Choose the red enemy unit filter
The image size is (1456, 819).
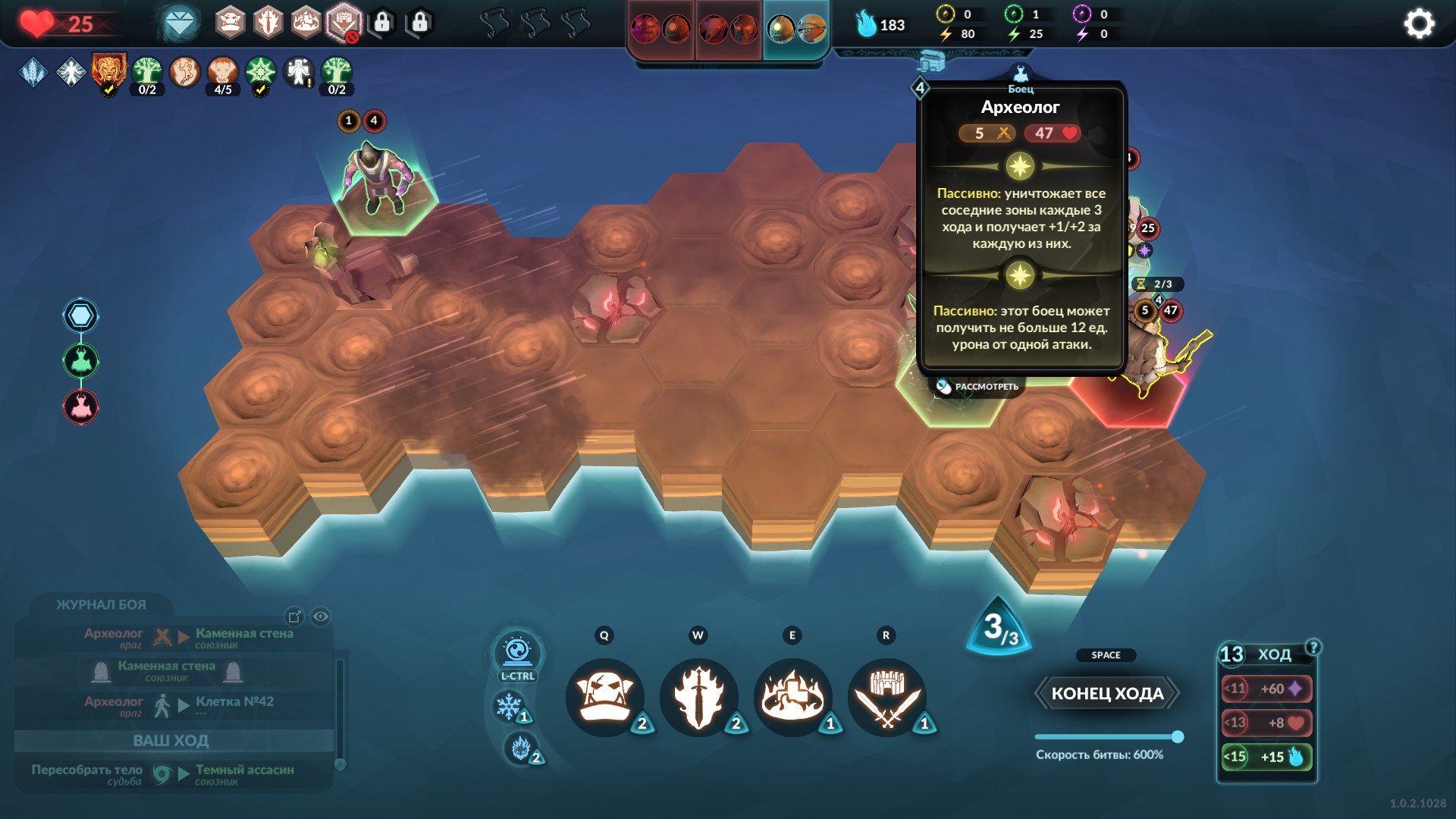[x=80, y=406]
